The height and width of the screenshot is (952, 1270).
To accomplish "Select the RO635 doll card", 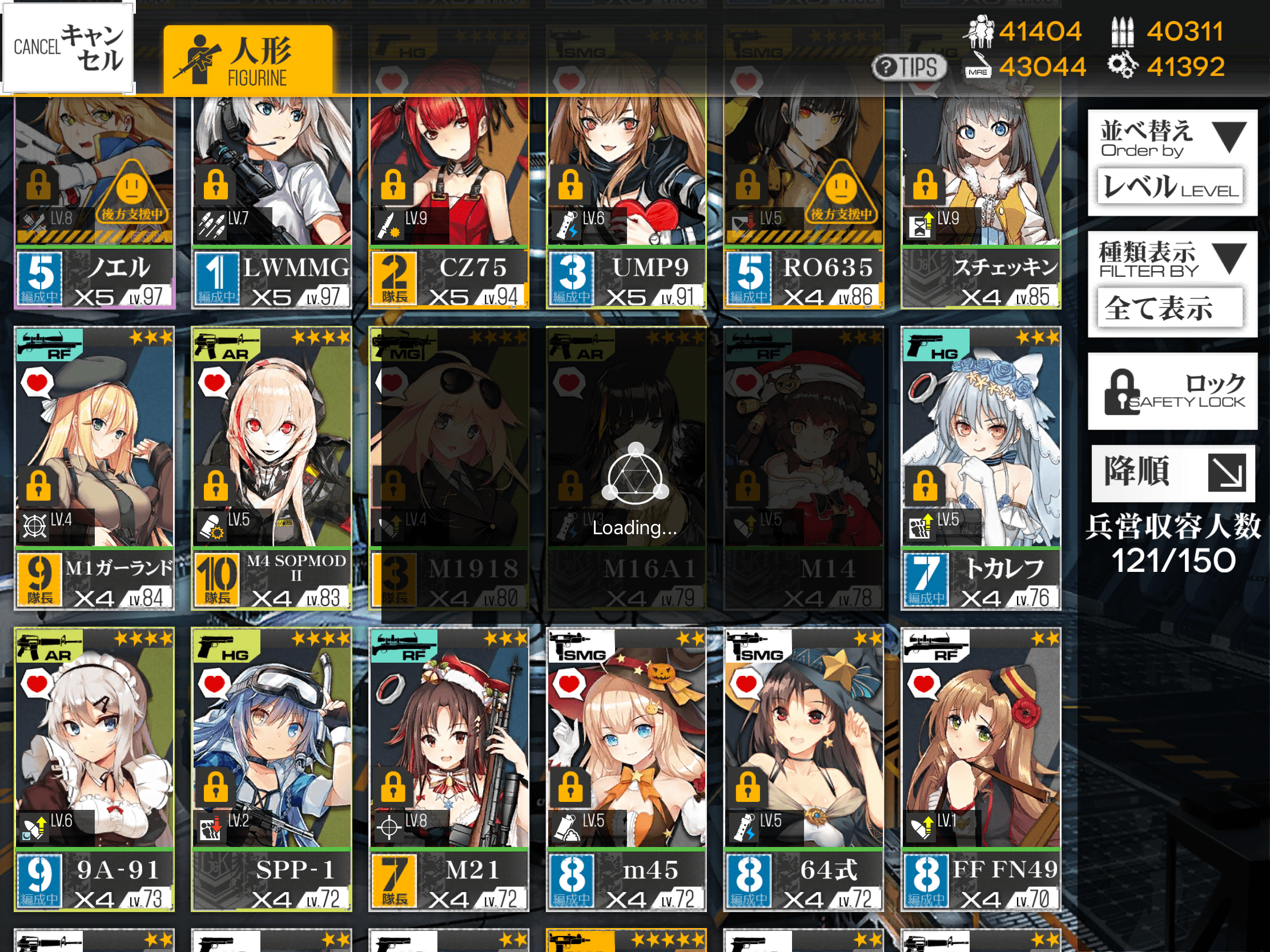I will pos(803,201).
